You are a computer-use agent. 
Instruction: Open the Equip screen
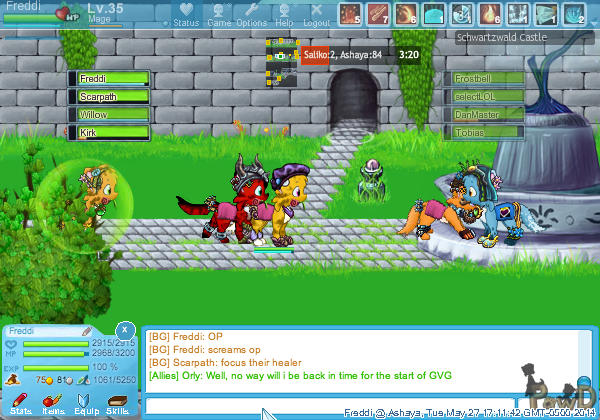pos(86,402)
